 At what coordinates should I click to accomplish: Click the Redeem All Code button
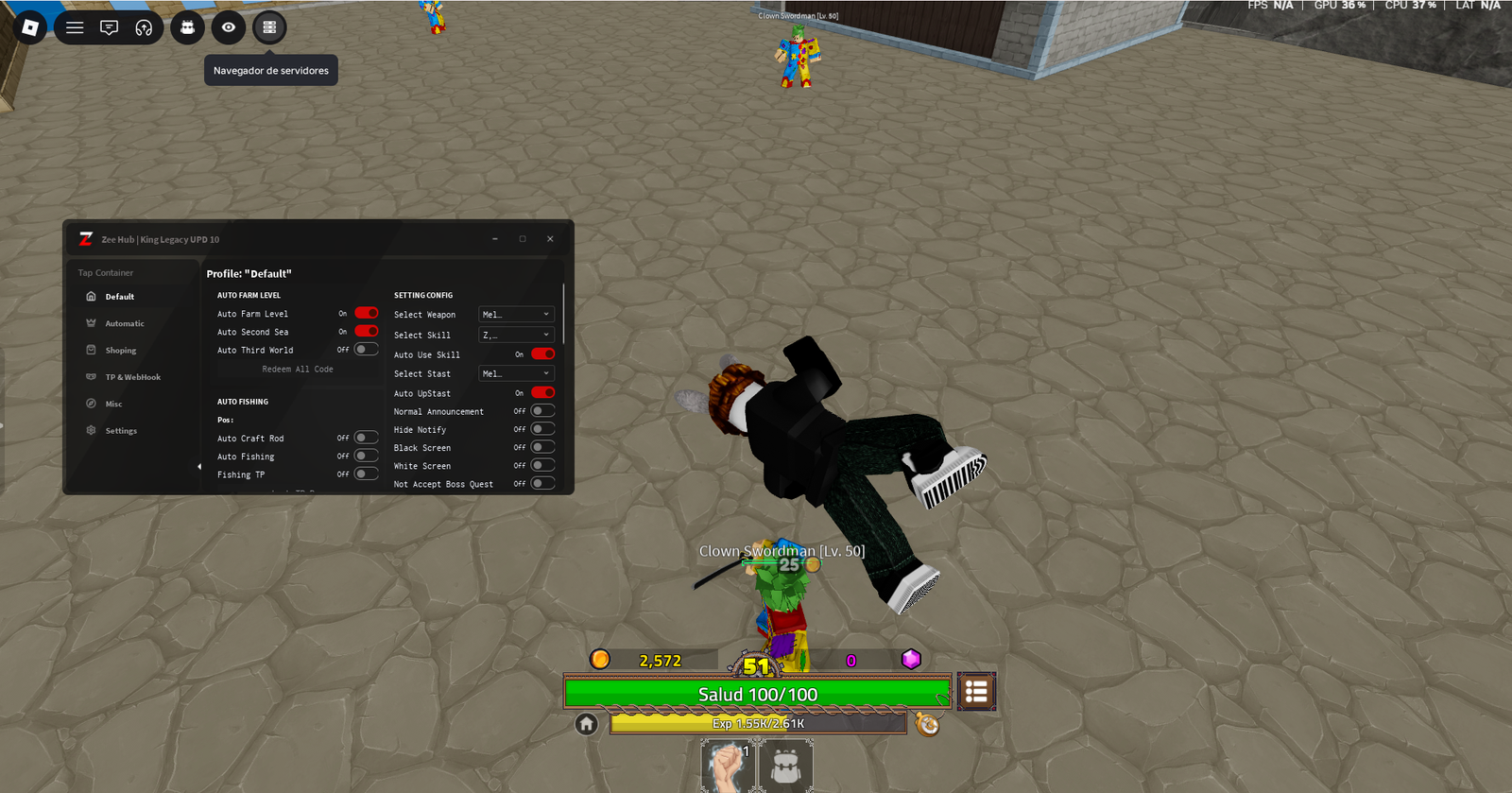tap(296, 369)
